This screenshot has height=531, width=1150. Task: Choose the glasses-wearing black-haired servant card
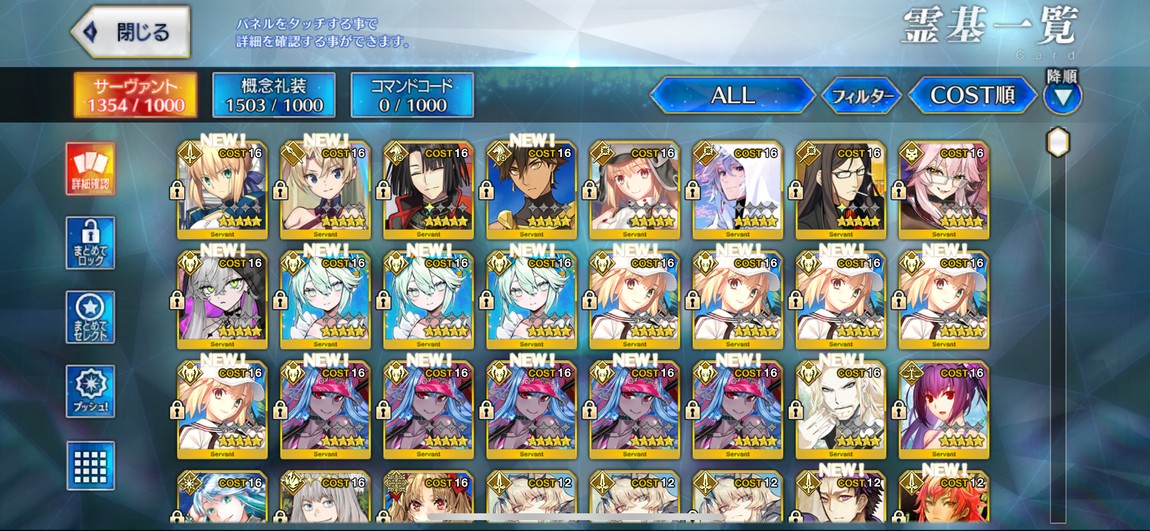(840, 190)
